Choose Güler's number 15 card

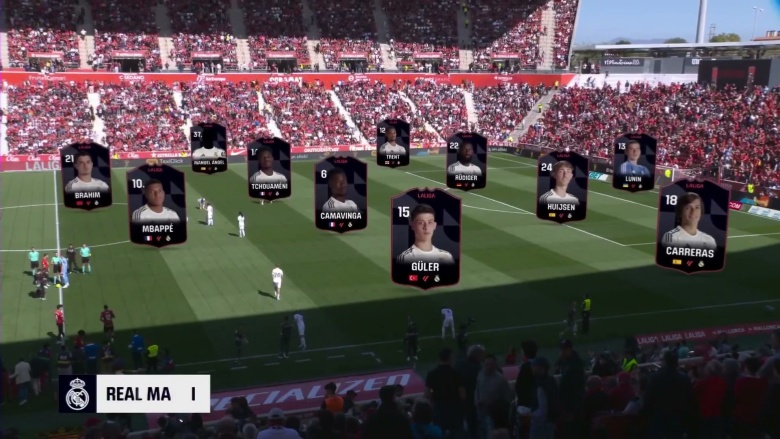426,238
